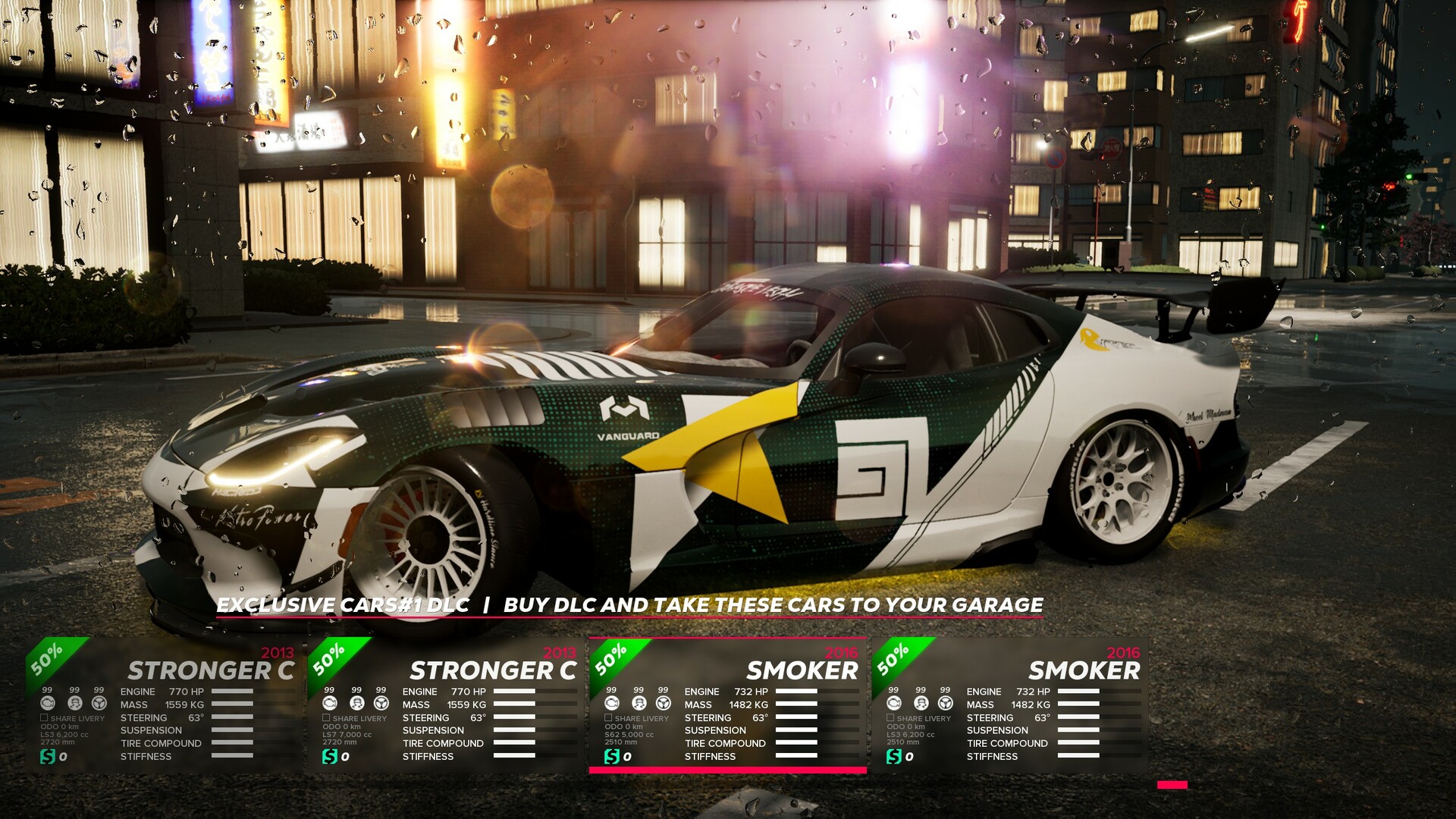This screenshot has height=819, width=1456.
Task: Click the helmet icon on second Stronger C card
Action: point(357,704)
